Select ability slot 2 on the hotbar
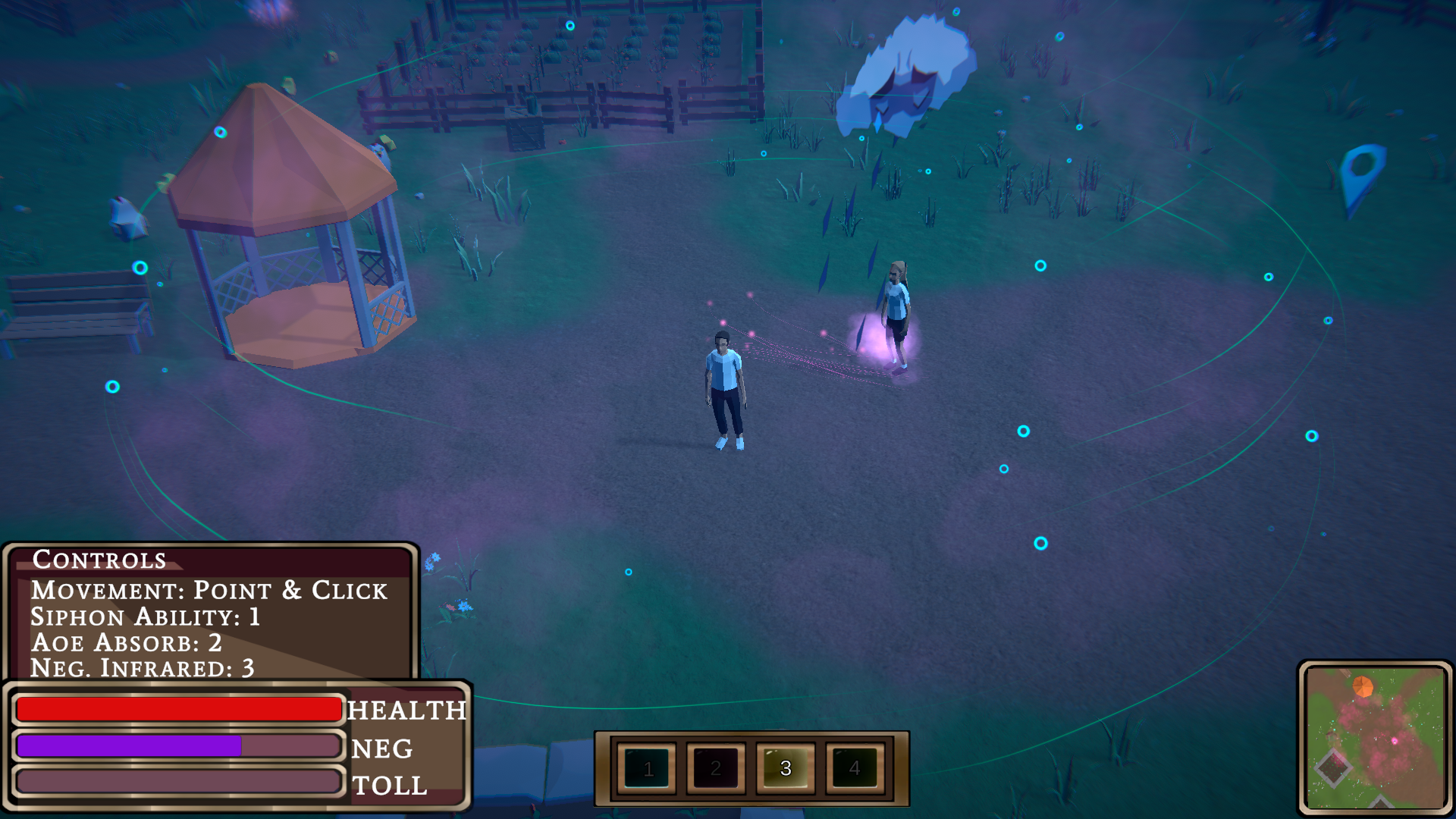Viewport: 1456px width, 819px height. coord(716,768)
